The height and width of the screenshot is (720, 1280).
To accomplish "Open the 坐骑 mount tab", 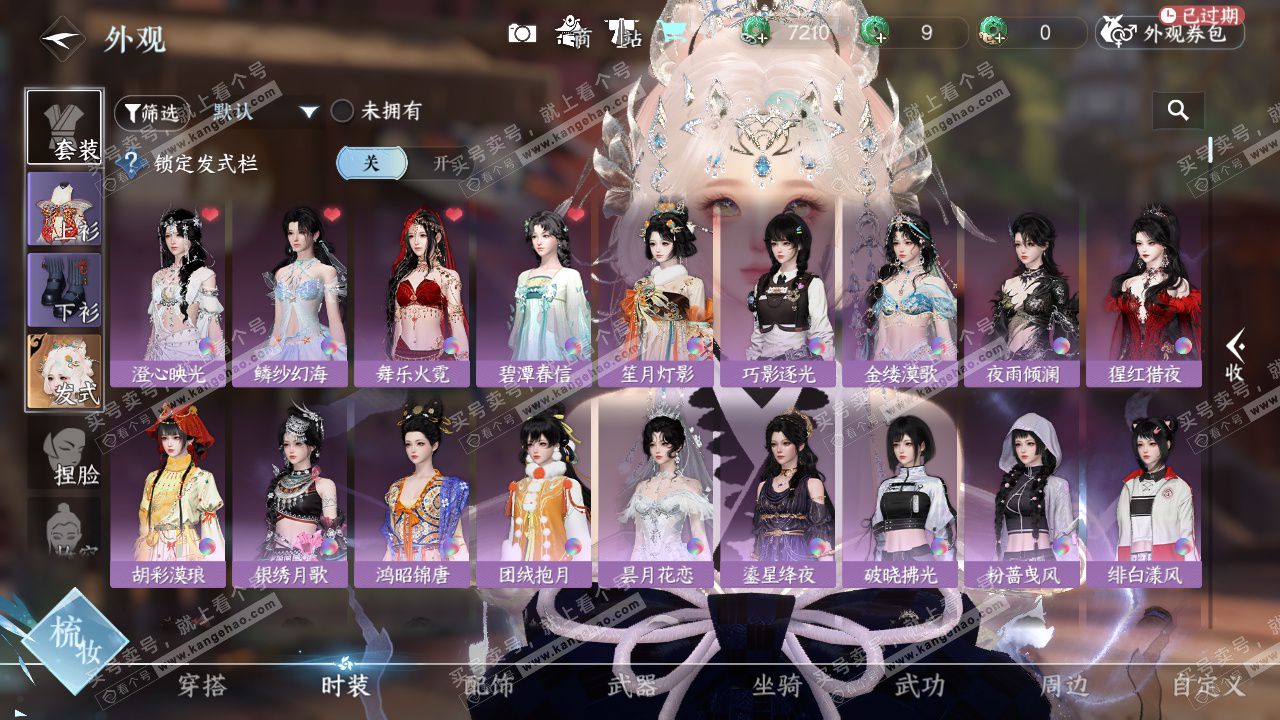I will (777, 685).
